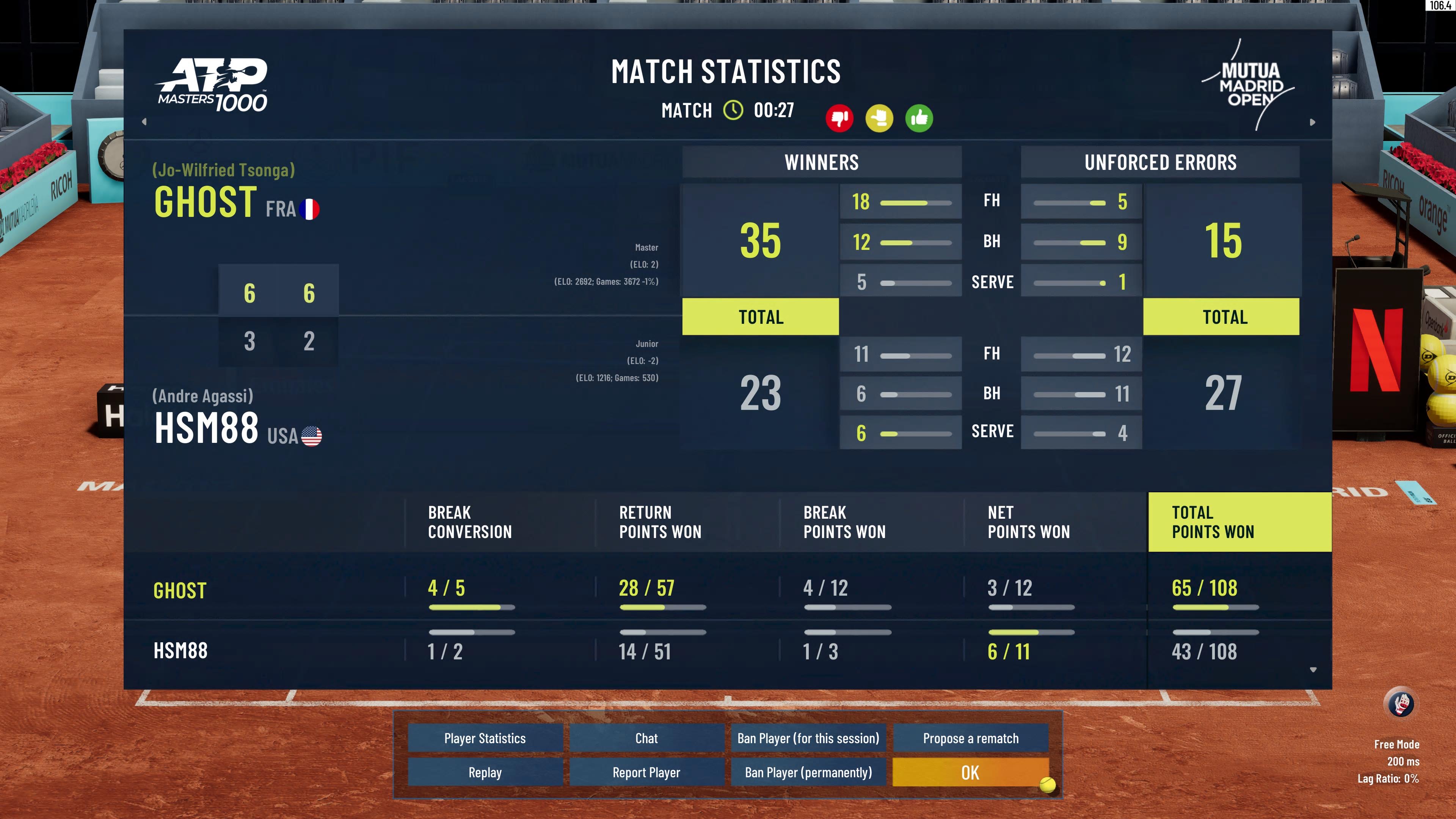Watch the match Replay
1456x819 pixels.
[485, 772]
